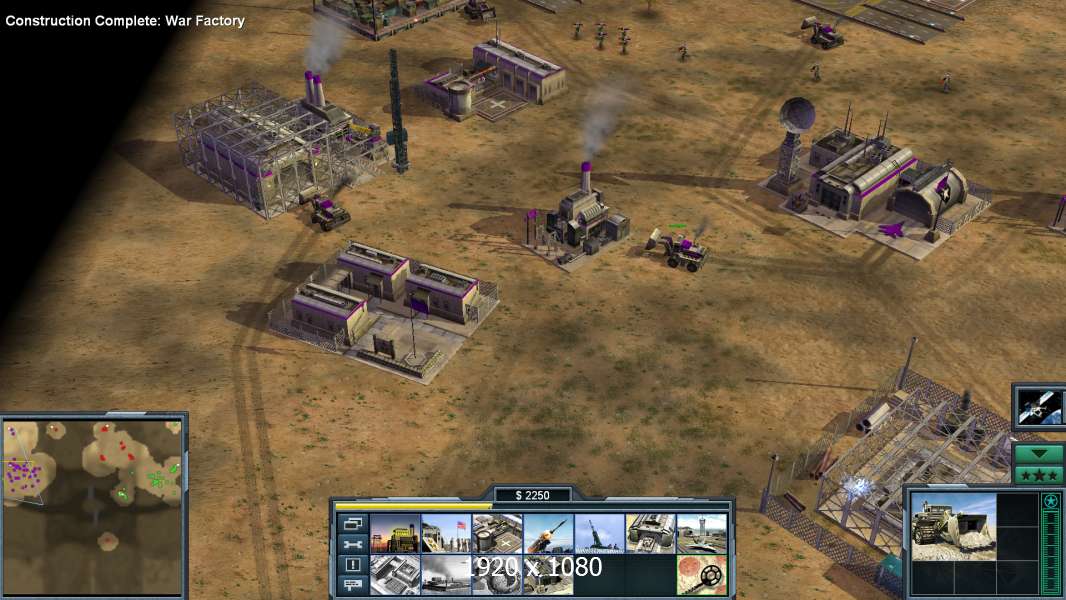Activate the mine-clearing detector command
Image resolution: width=1066 pixels, height=600 pixels.
coord(701,574)
